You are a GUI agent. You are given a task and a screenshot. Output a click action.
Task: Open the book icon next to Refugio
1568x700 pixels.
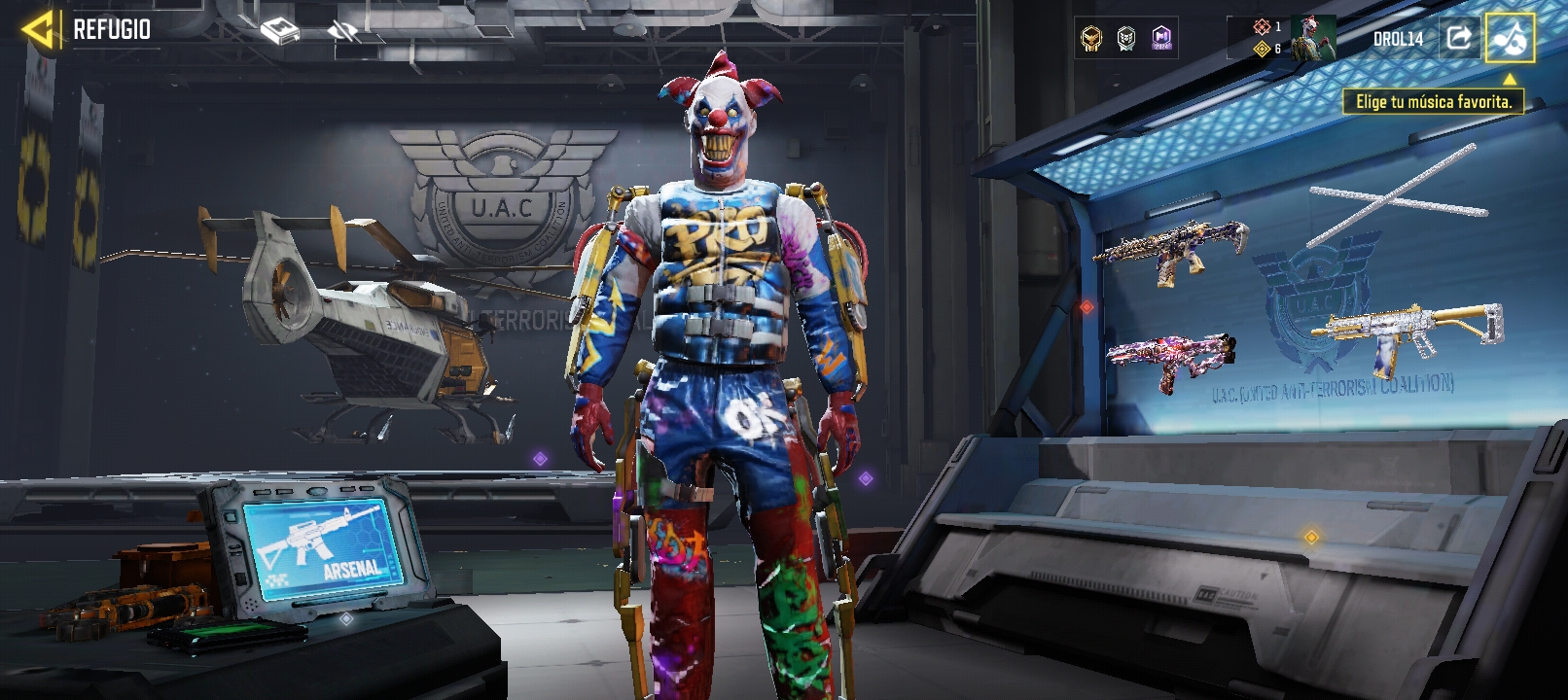280,32
